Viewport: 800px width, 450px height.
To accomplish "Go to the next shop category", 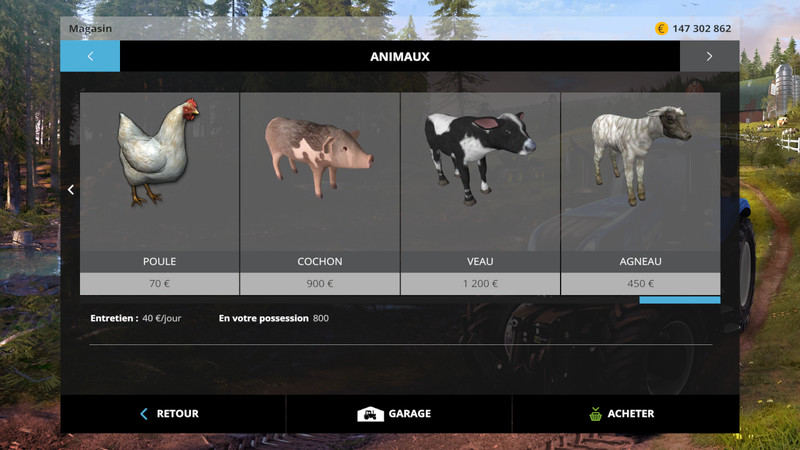I will [x=709, y=57].
